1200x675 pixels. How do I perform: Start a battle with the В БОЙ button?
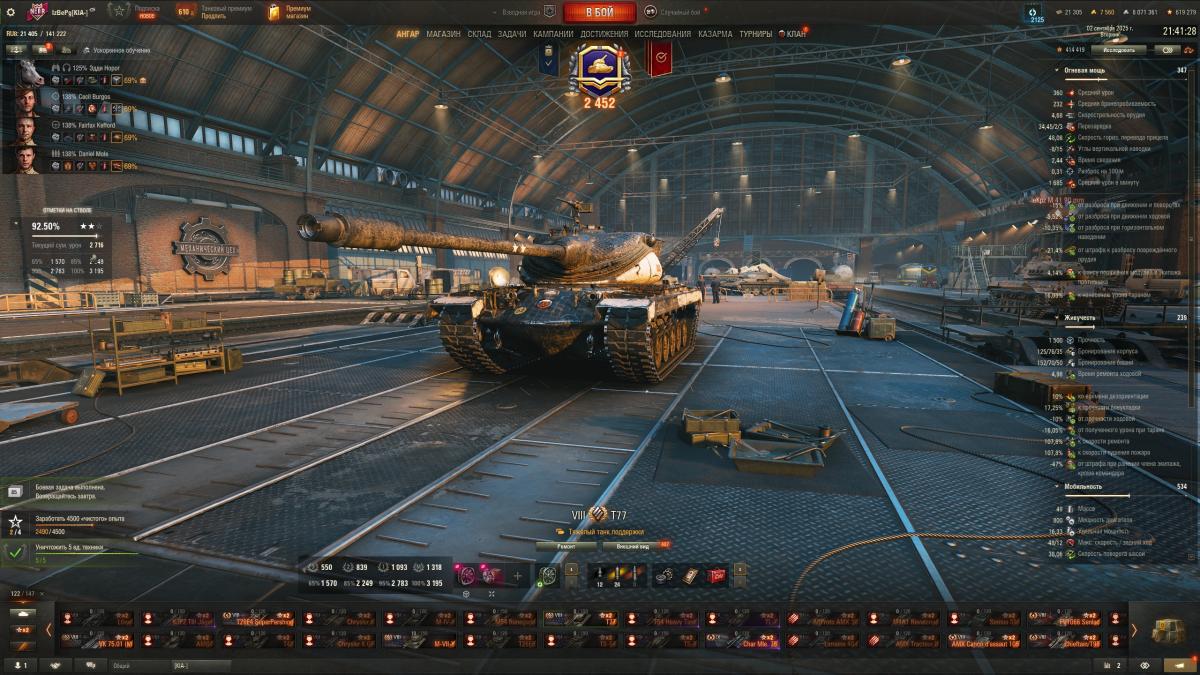[x=599, y=12]
